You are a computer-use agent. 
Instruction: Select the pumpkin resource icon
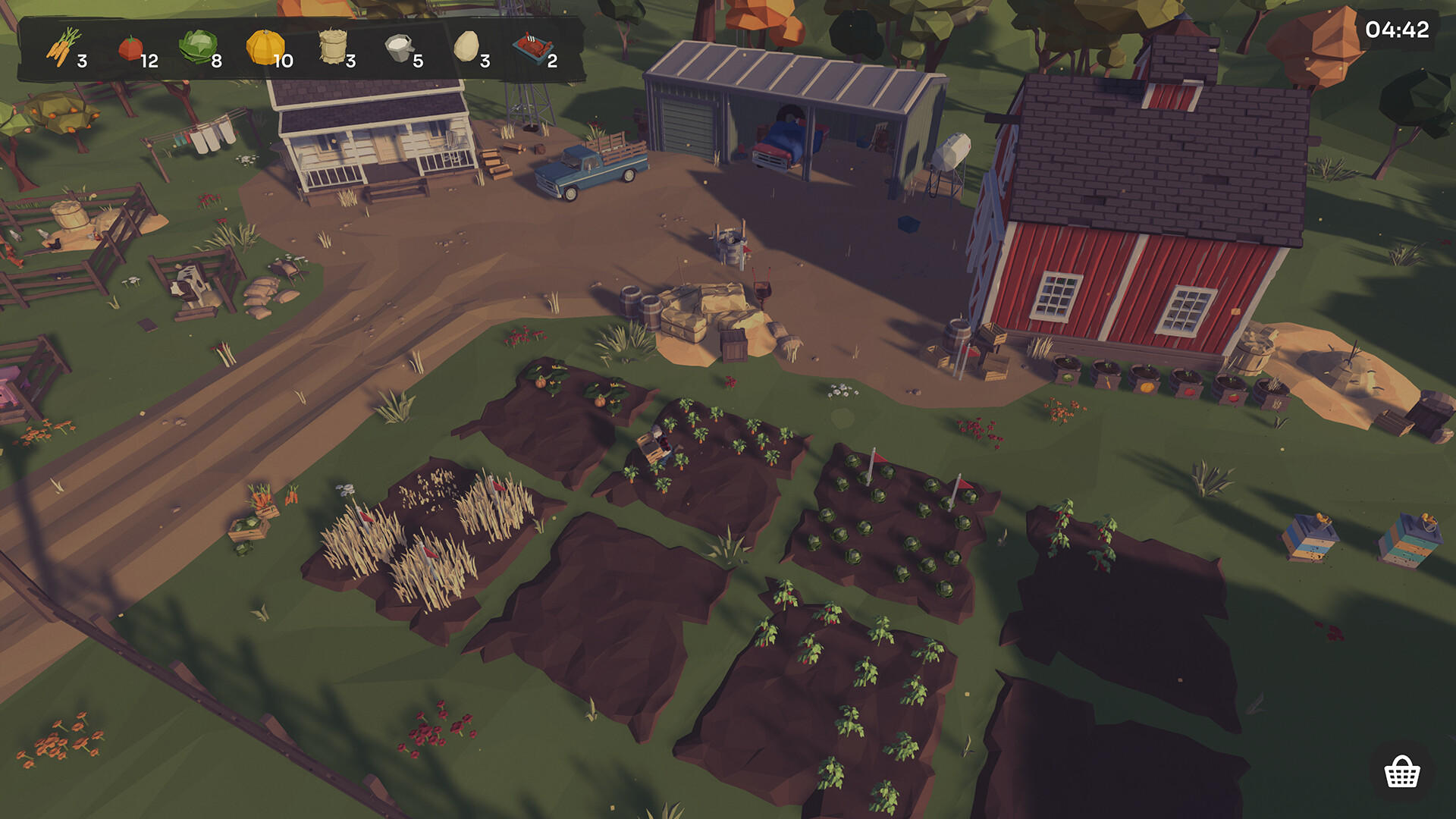click(264, 47)
